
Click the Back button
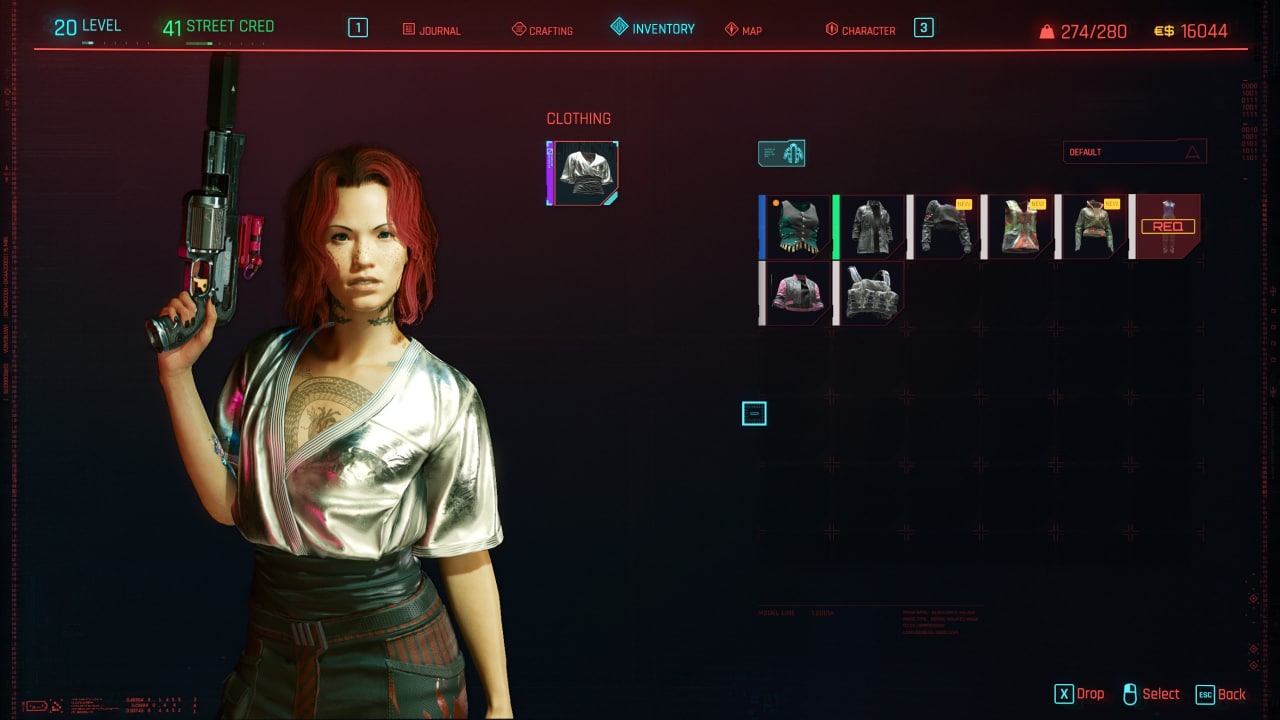[1221, 694]
